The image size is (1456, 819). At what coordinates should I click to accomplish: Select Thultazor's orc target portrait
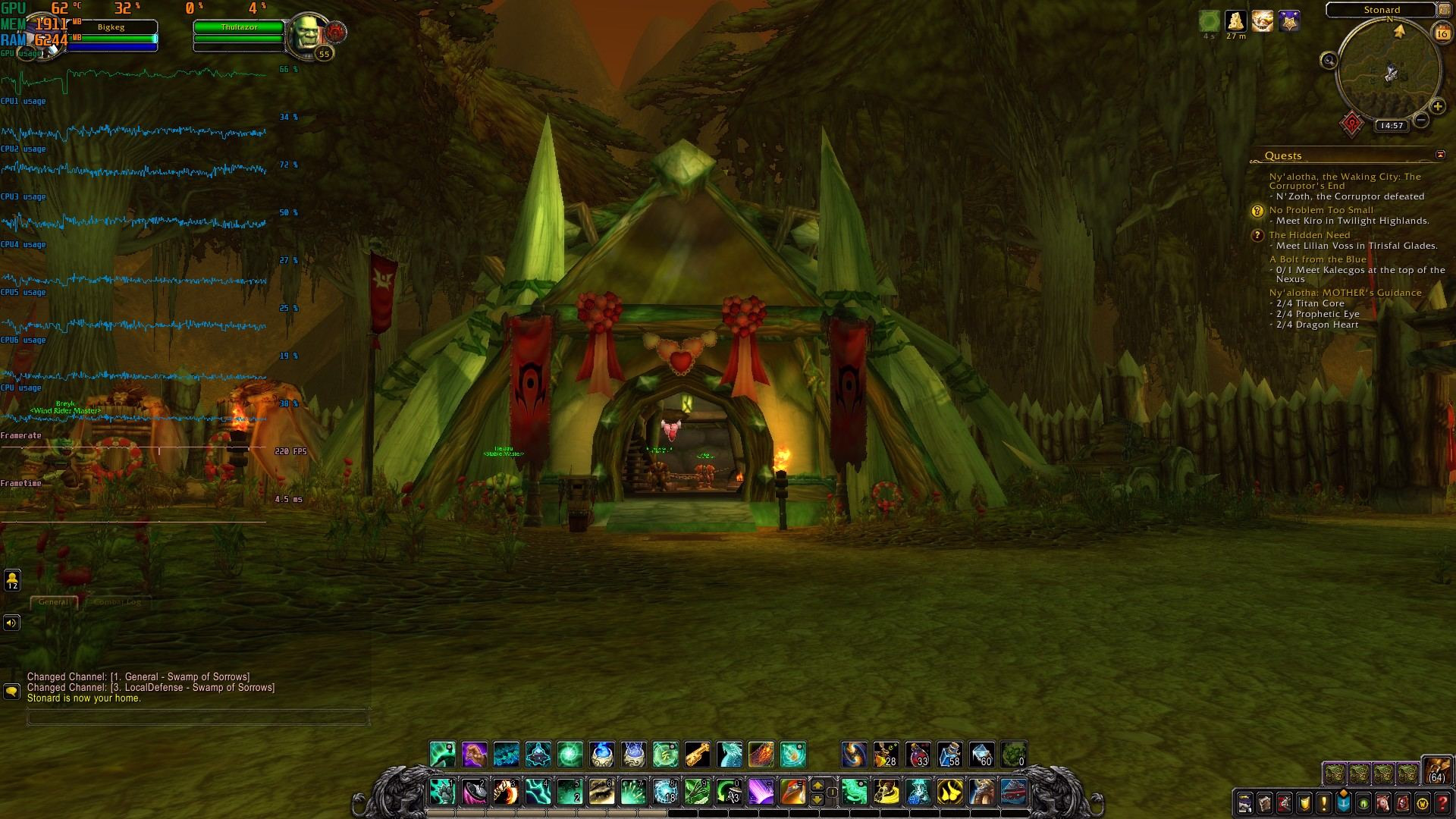point(307,34)
